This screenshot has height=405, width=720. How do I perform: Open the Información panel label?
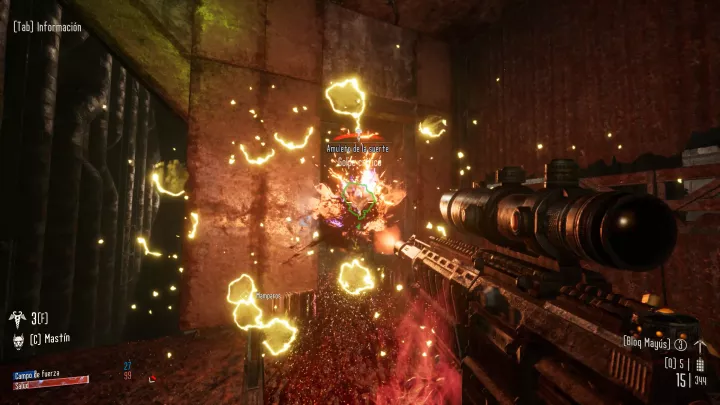[47, 27]
